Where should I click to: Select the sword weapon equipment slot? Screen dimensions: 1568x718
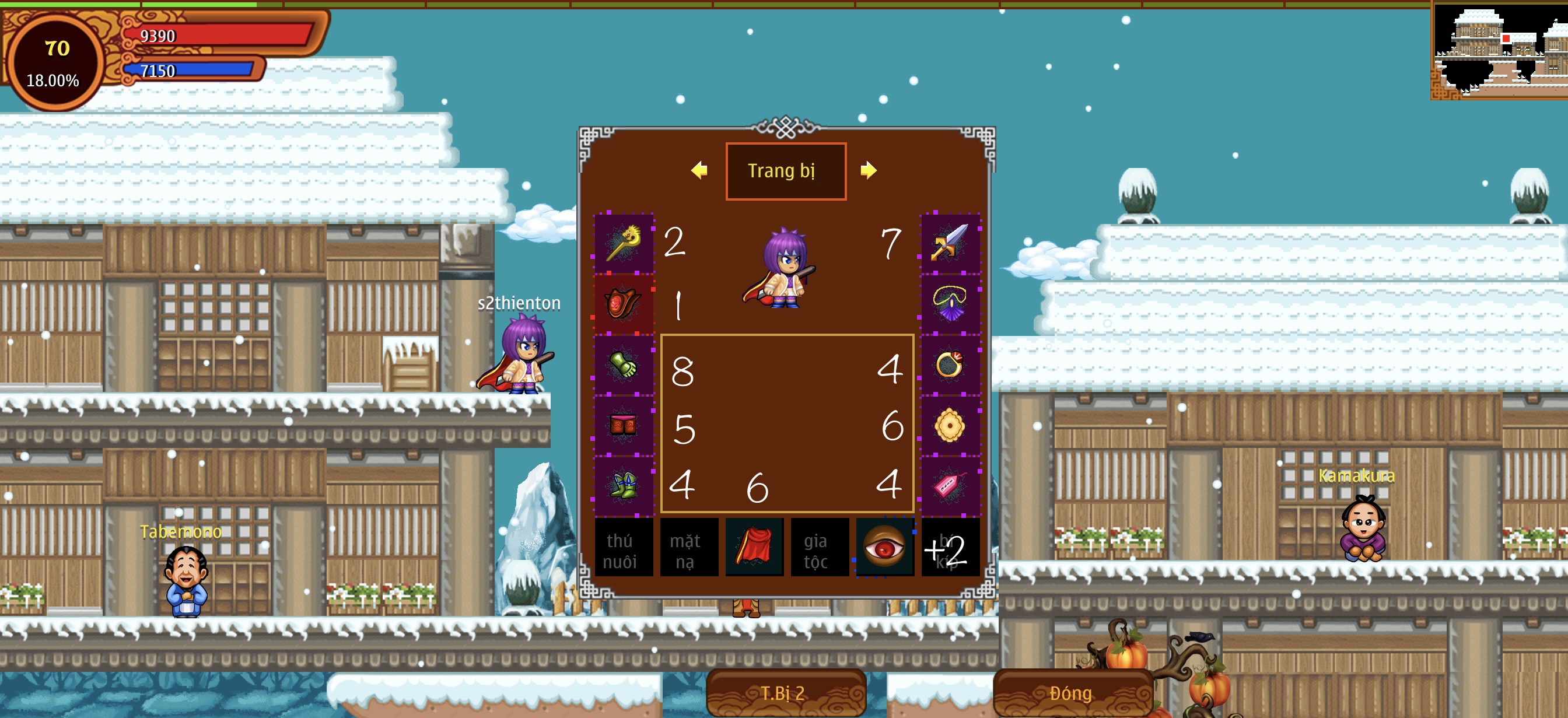(950, 243)
